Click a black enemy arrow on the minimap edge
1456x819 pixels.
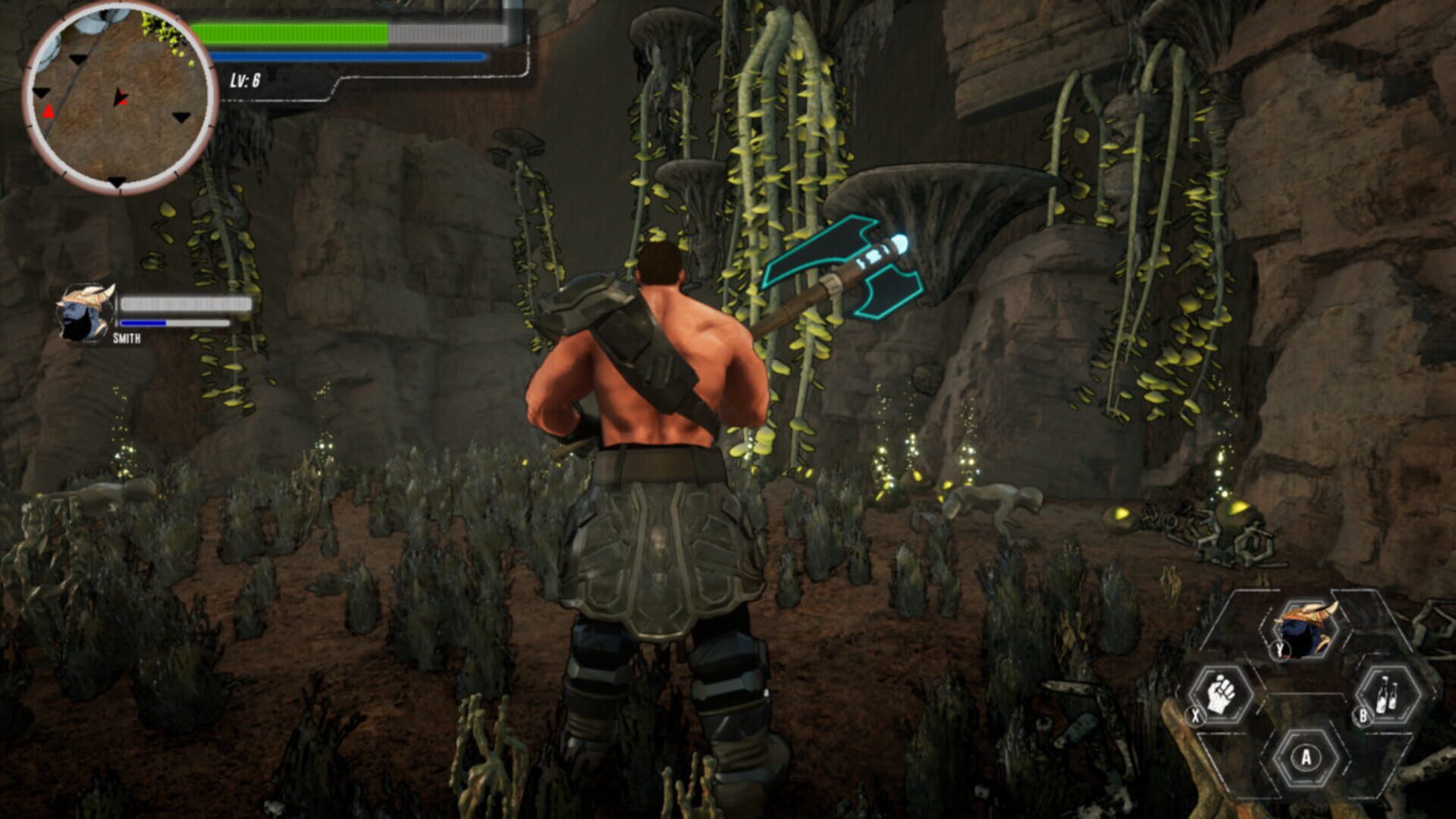pos(118,181)
